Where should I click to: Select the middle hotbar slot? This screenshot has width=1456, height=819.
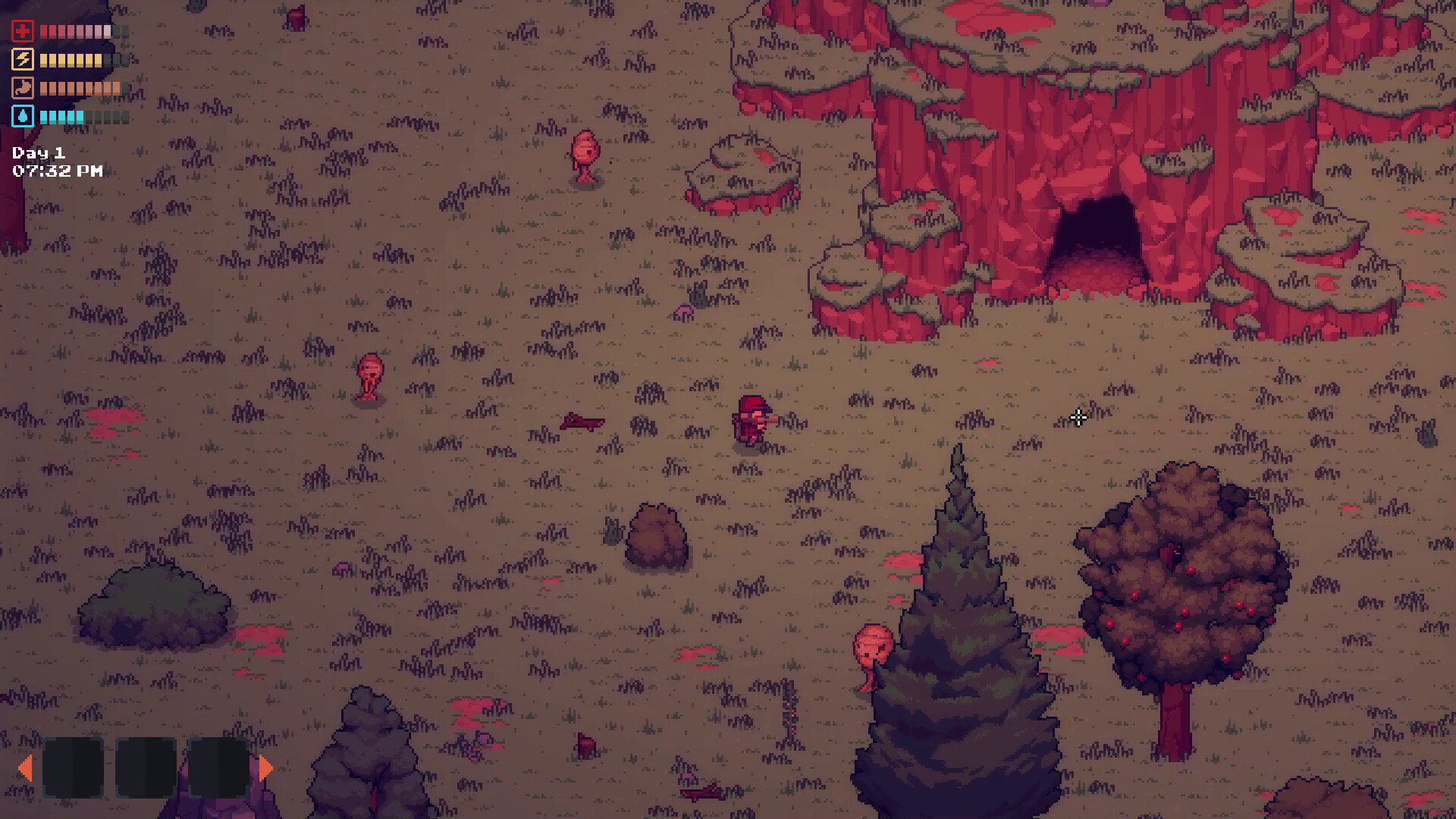(146, 767)
